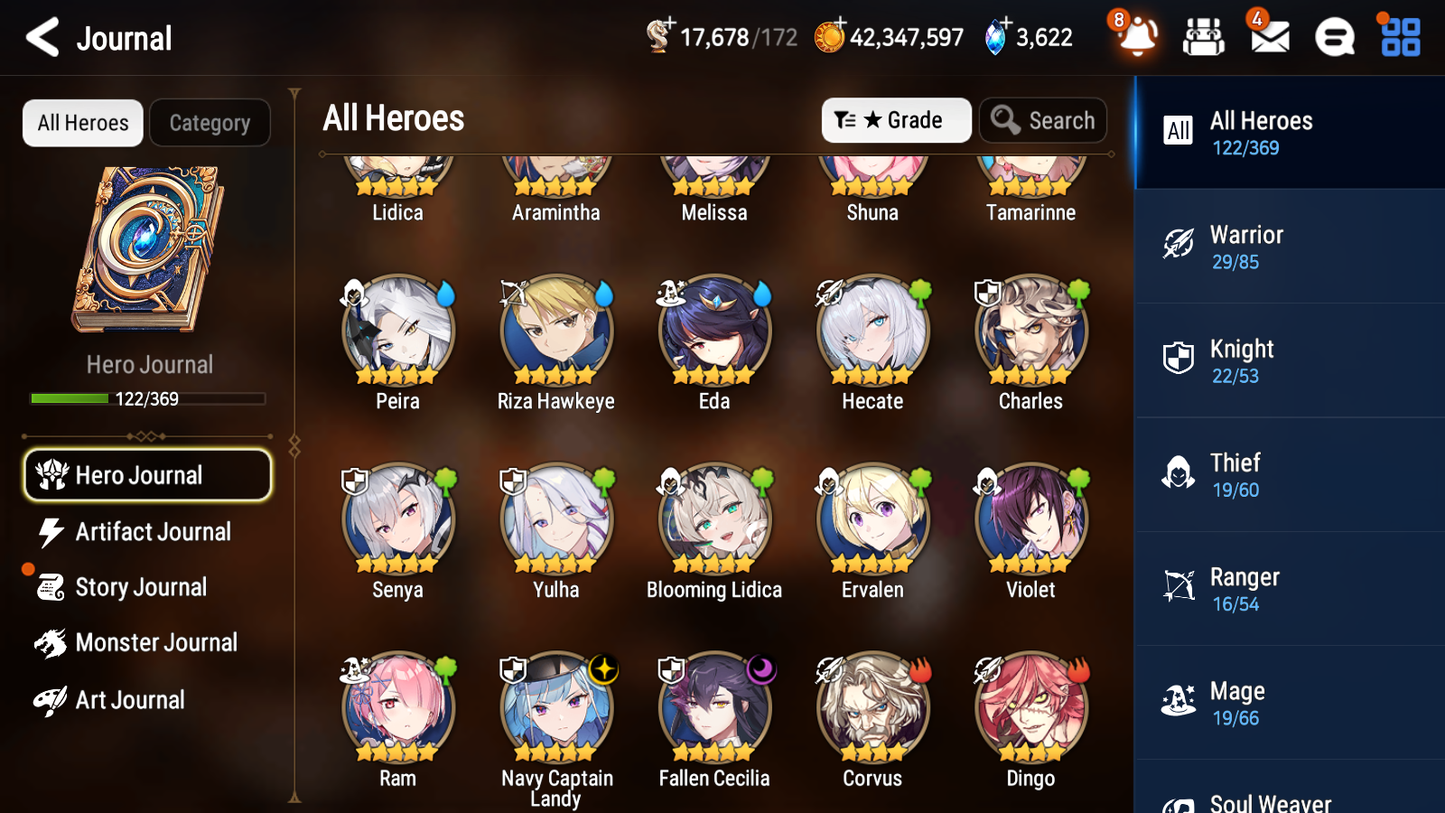Switch to the Category tab
Image resolution: width=1445 pixels, height=813 pixels.
pos(210,122)
